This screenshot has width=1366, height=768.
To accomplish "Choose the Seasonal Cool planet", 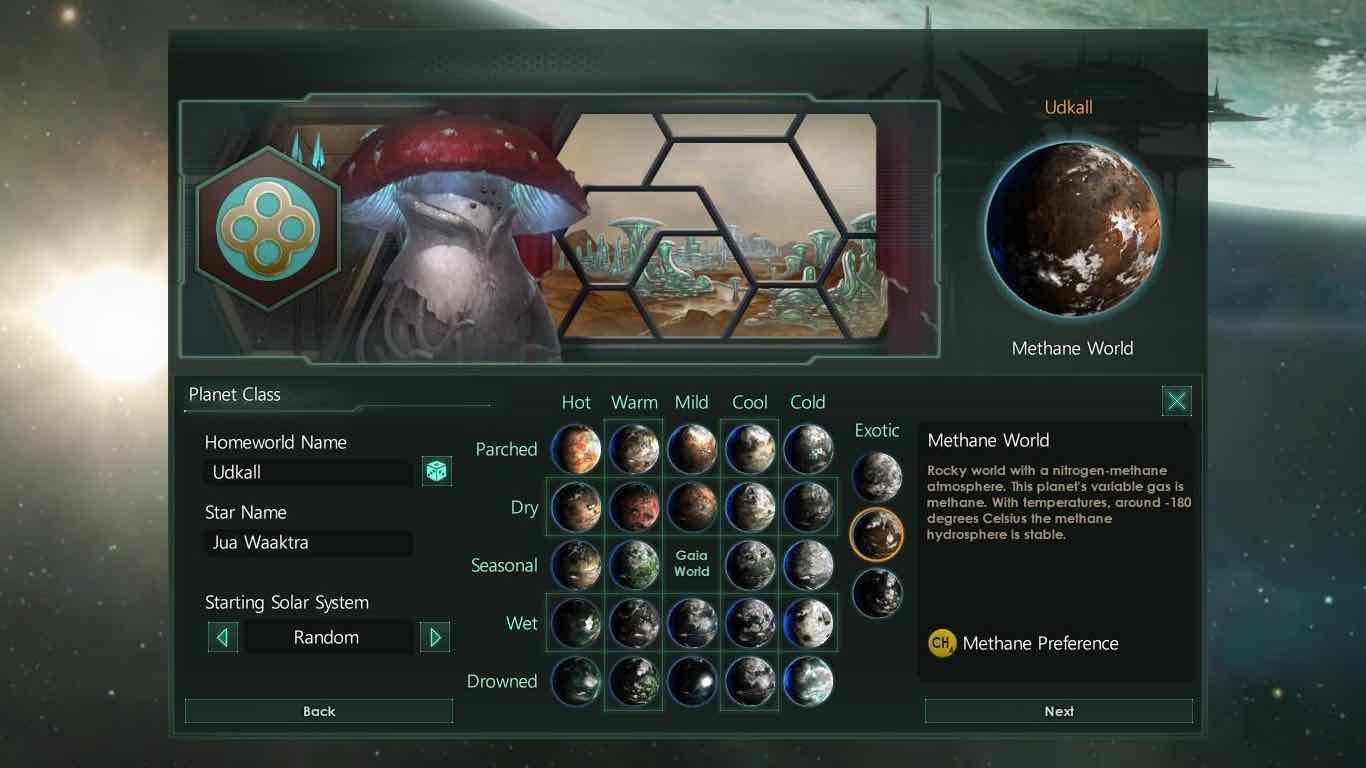I will (x=750, y=565).
